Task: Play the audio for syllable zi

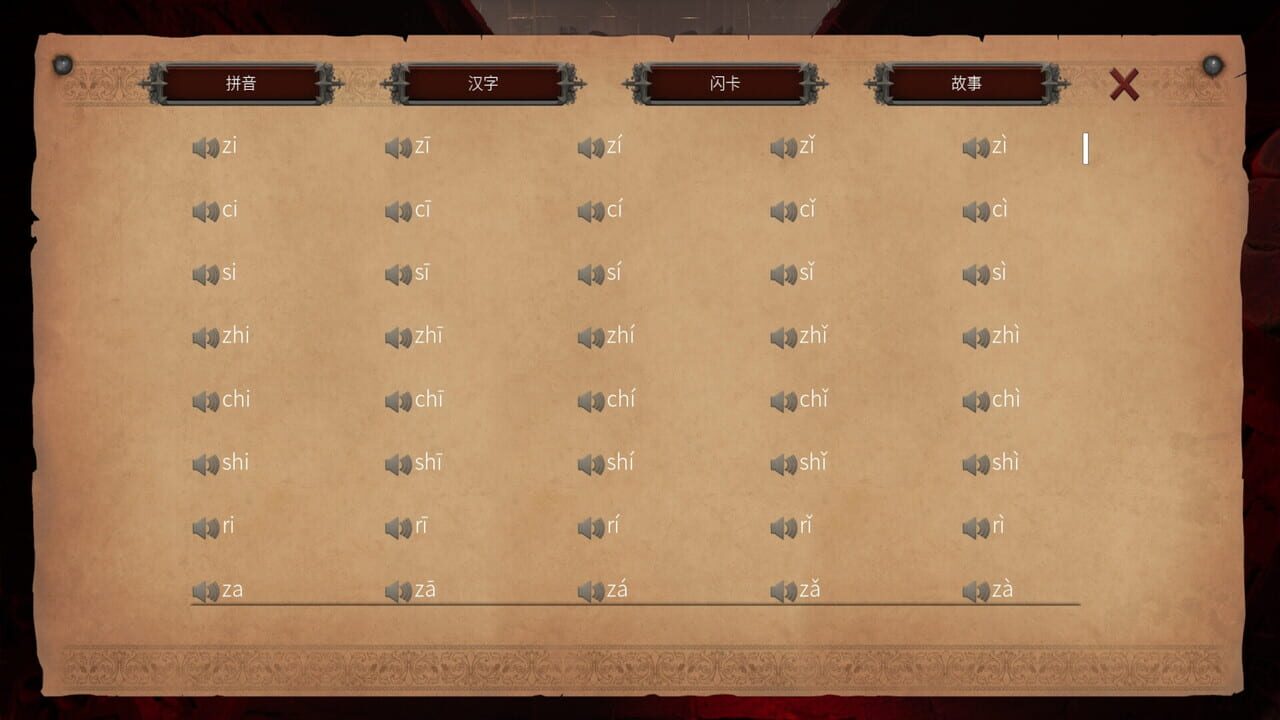Action: pos(207,147)
